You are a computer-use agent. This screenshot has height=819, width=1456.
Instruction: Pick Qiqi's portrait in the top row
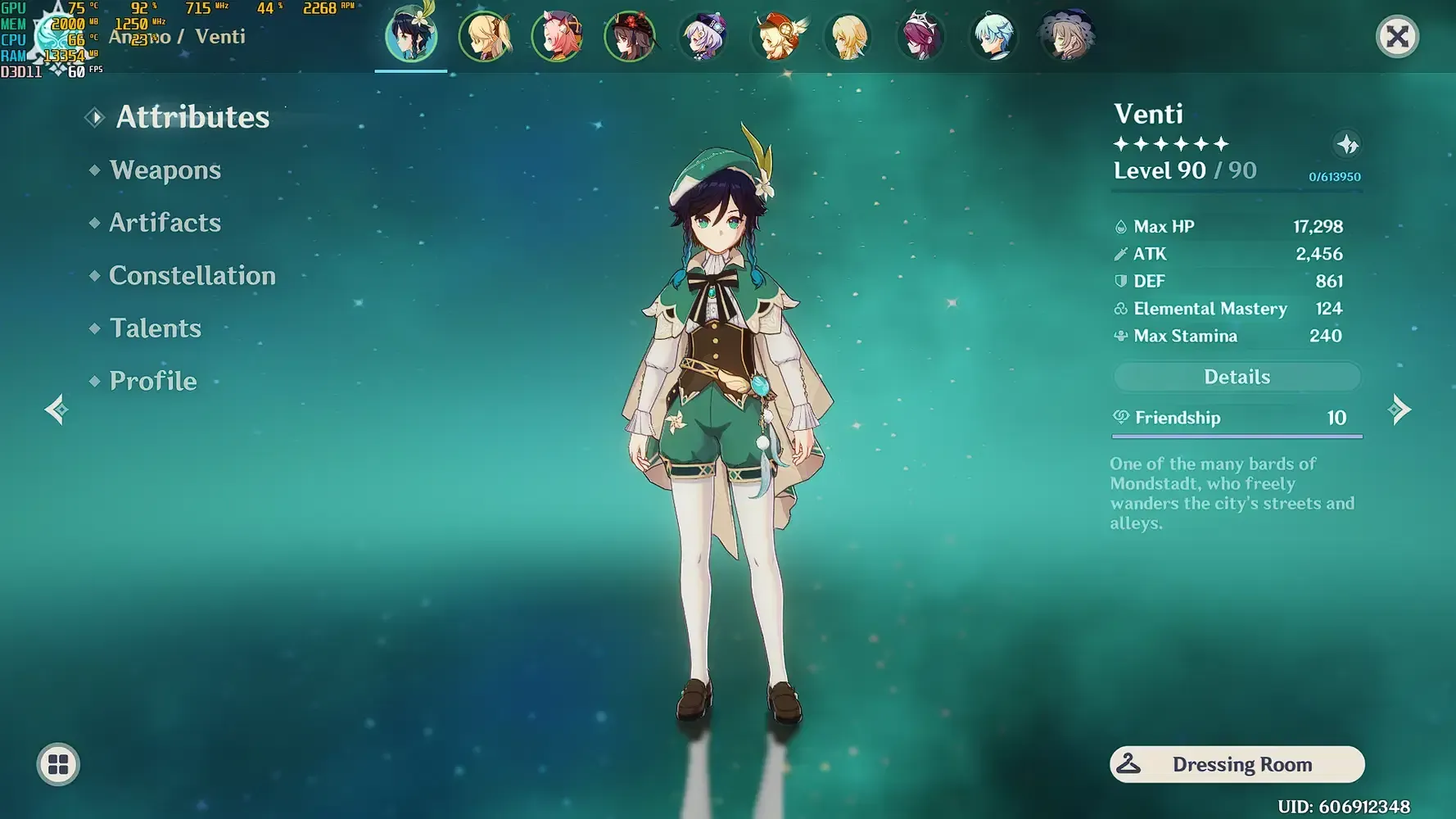[x=703, y=37]
